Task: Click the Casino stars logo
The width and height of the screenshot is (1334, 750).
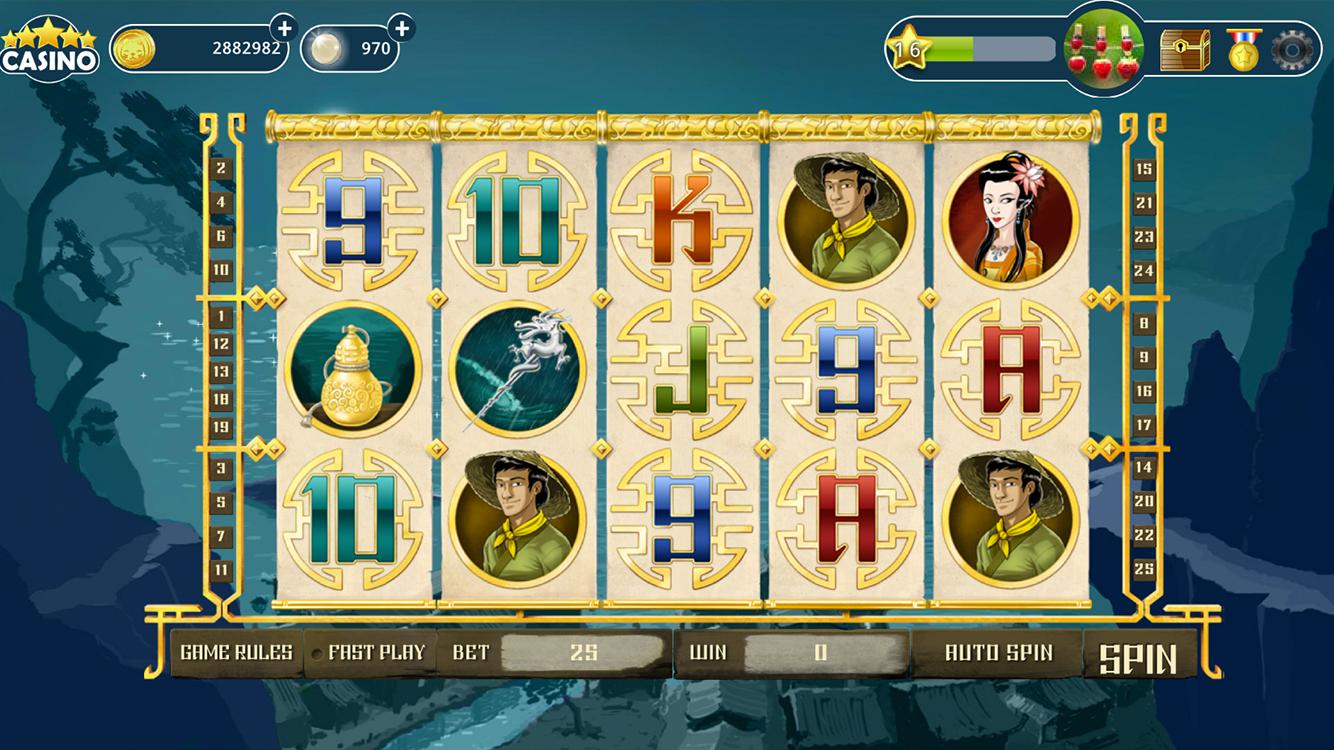Action: coord(49,43)
